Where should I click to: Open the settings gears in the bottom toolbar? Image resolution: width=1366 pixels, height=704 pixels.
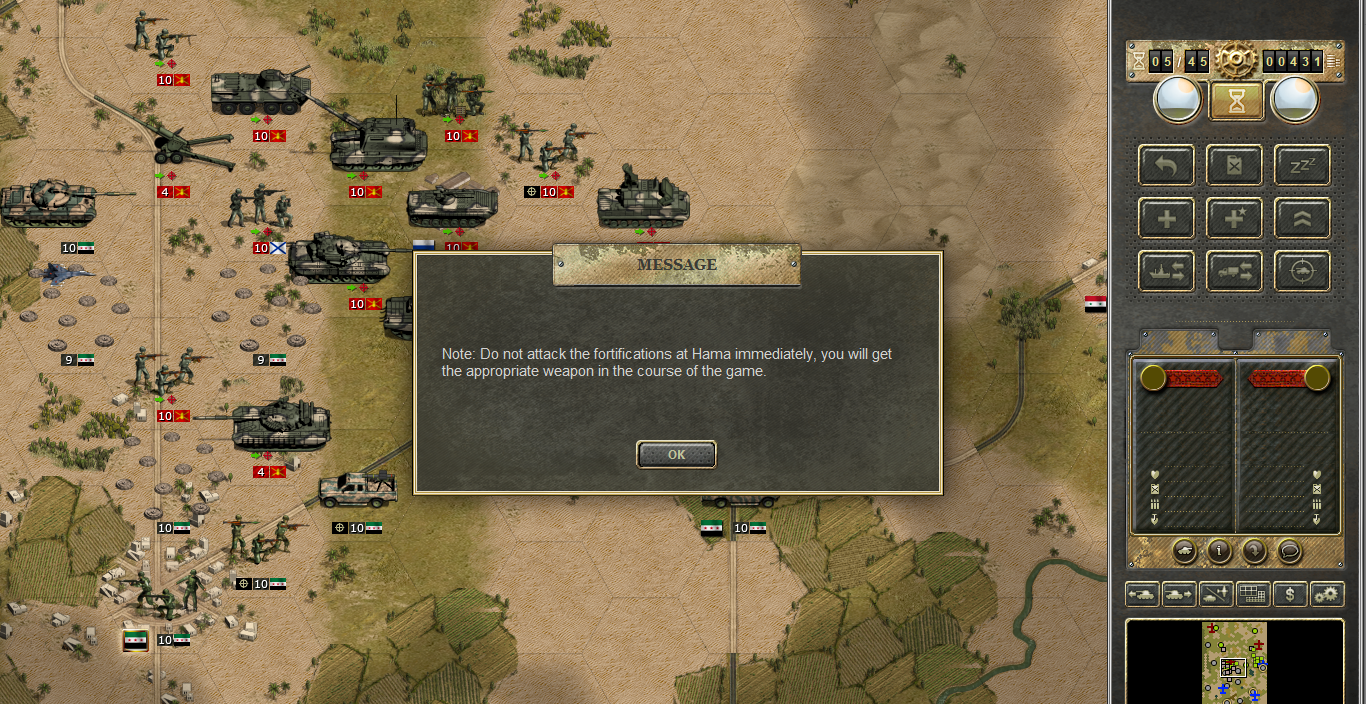pyautogui.click(x=1327, y=594)
